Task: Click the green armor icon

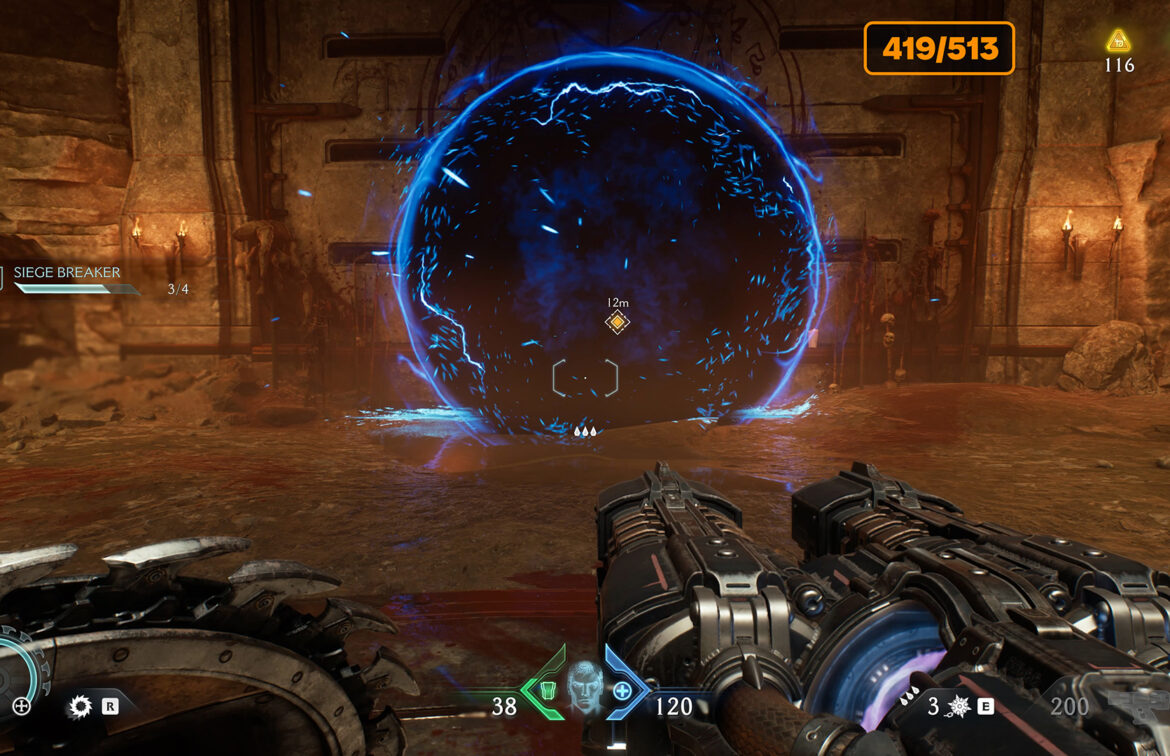Action: [545, 689]
